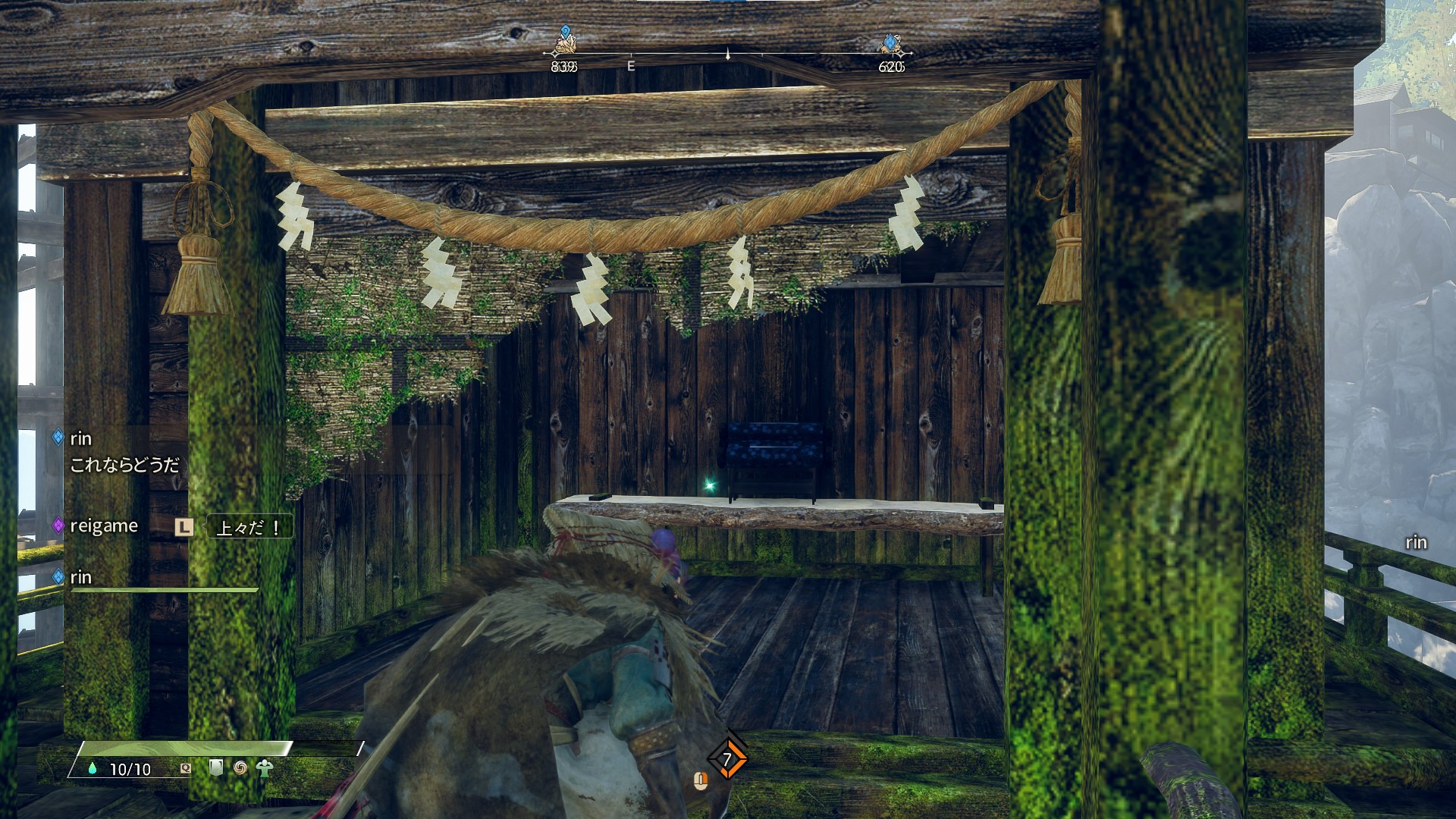The height and width of the screenshot is (819, 1456).
Task: Click the grey shield status icon
Action: pyautogui.click(x=216, y=767)
